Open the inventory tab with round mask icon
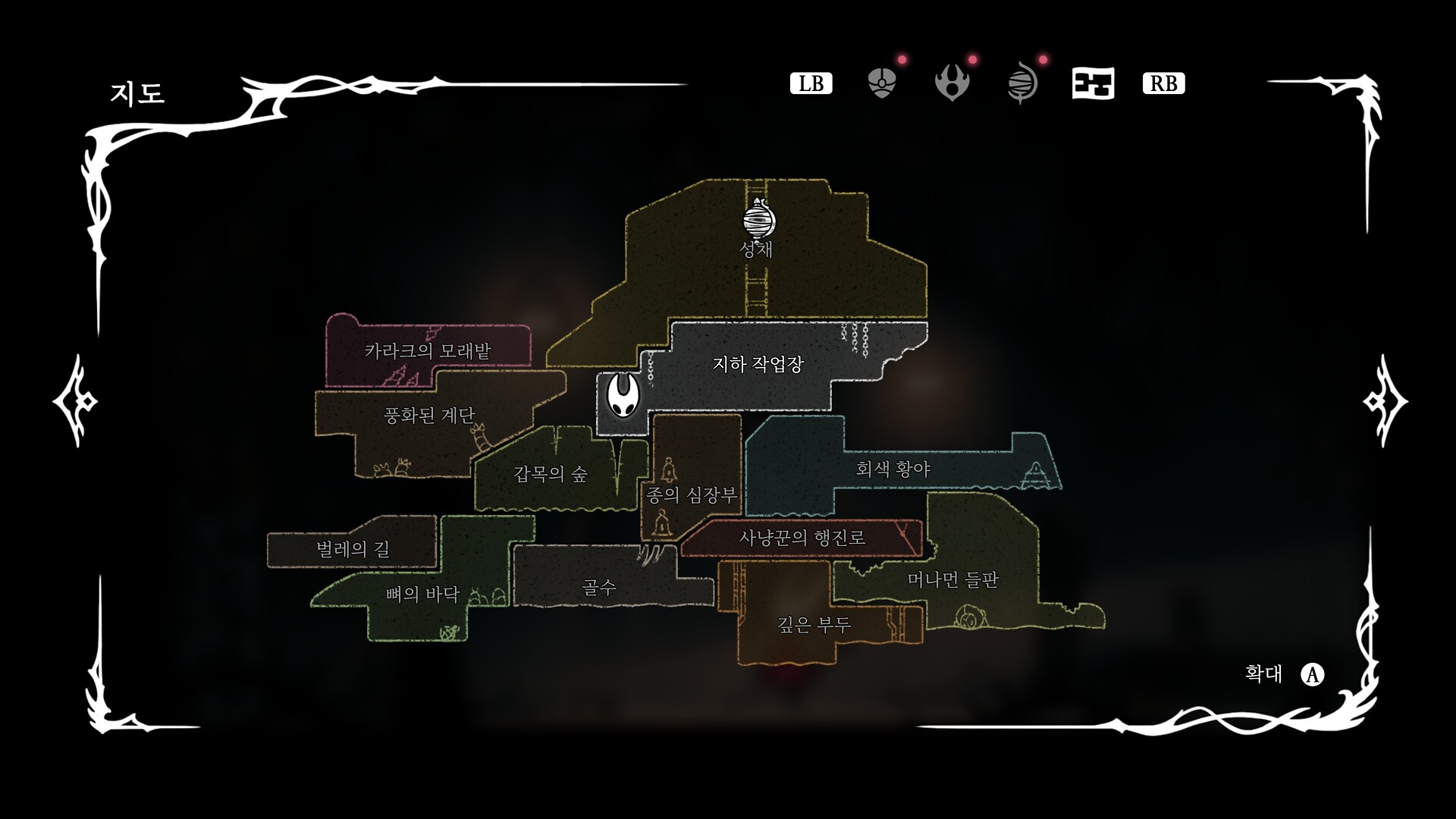Viewport: 1456px width, 819px height. [x=881, y=83]
